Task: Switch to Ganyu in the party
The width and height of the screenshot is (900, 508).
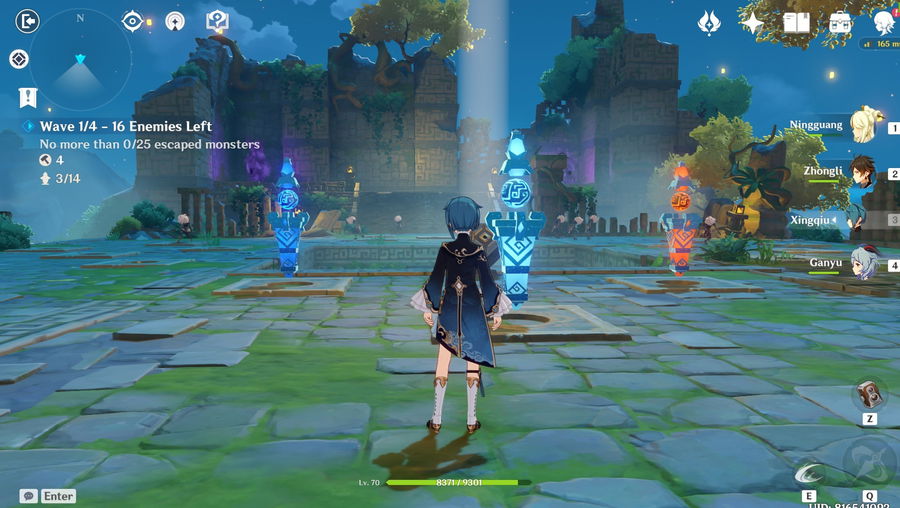Action: pyautogui.click(x=862, y=263)
